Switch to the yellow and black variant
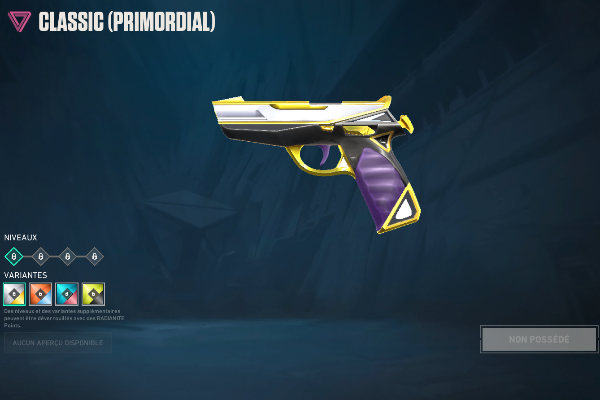The width and height of the screenshot is (600, 400). (94, 294)
